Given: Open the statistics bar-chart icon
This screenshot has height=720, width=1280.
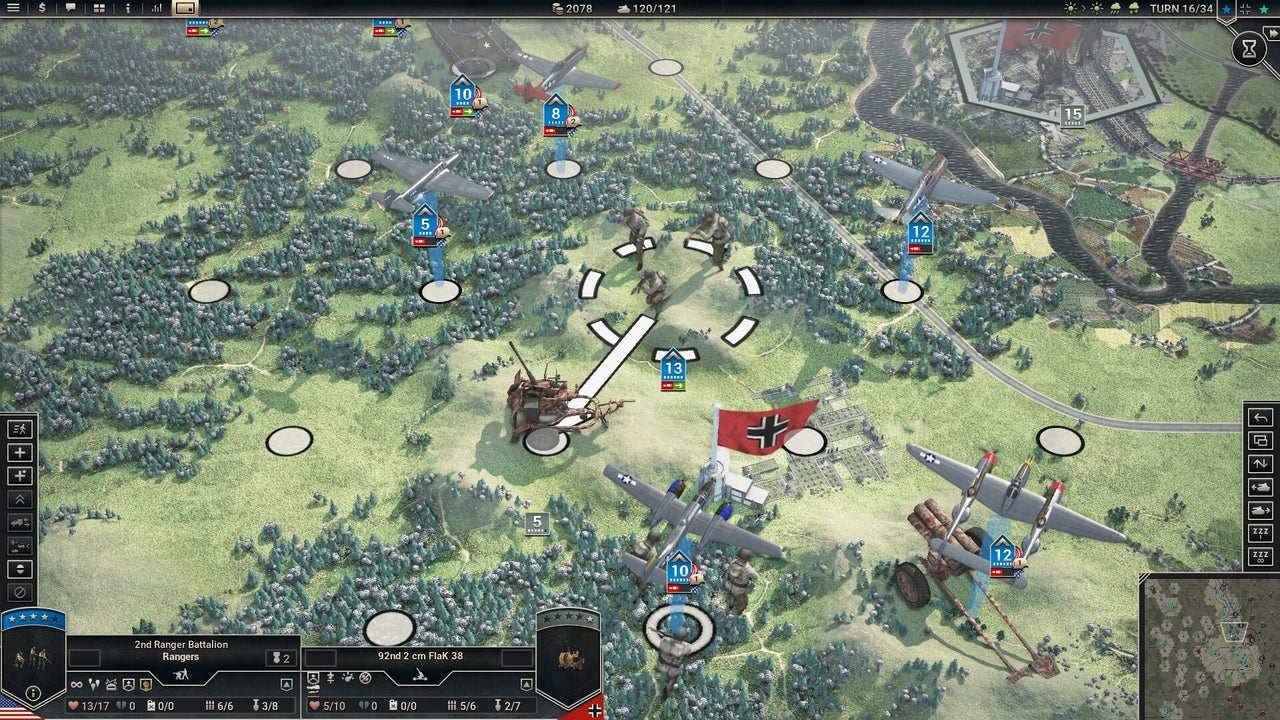Looking at the screenshot, I should pyautogui.click(x=155, y=8).
